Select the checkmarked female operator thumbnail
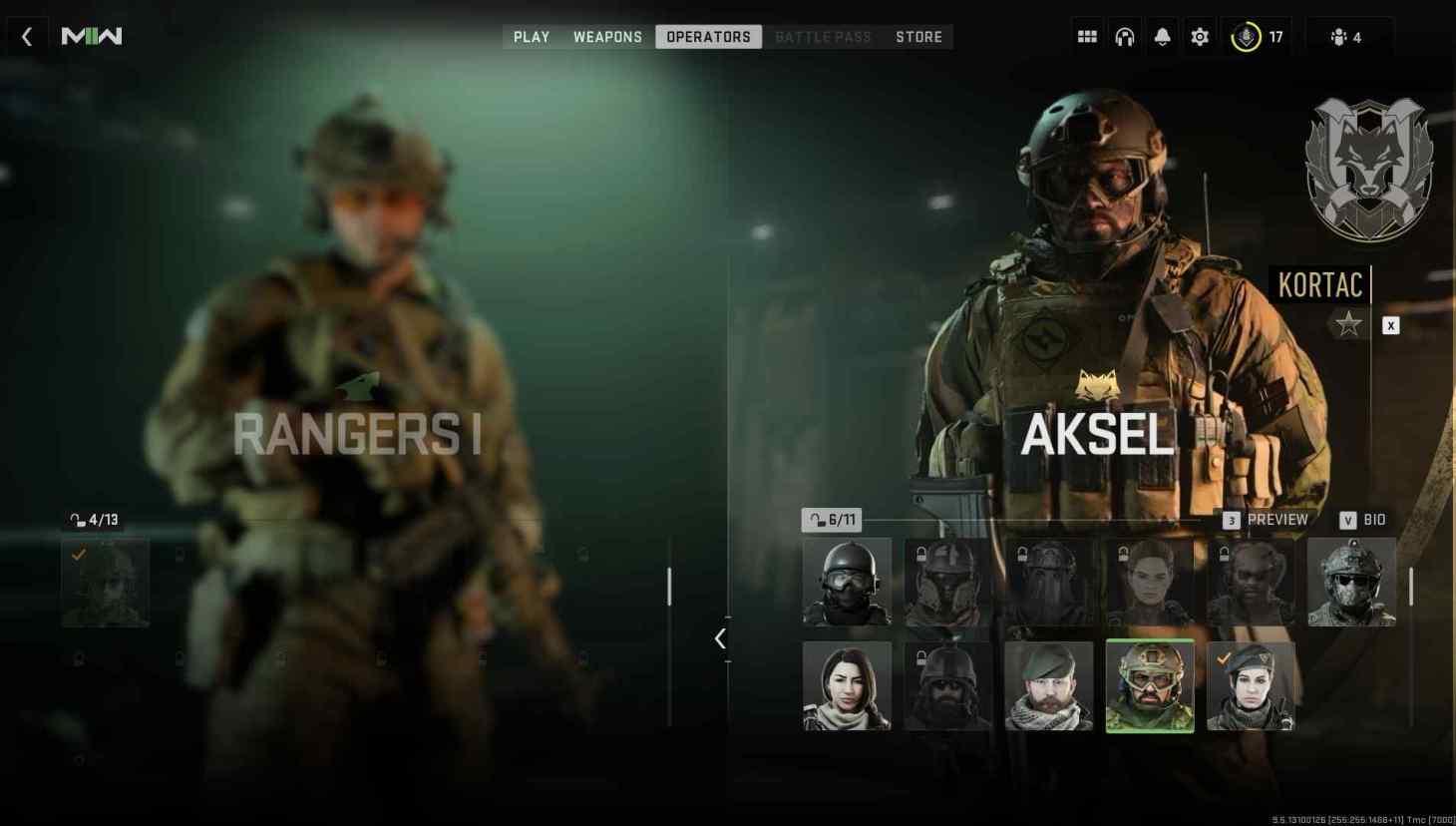 [1250, 685]
